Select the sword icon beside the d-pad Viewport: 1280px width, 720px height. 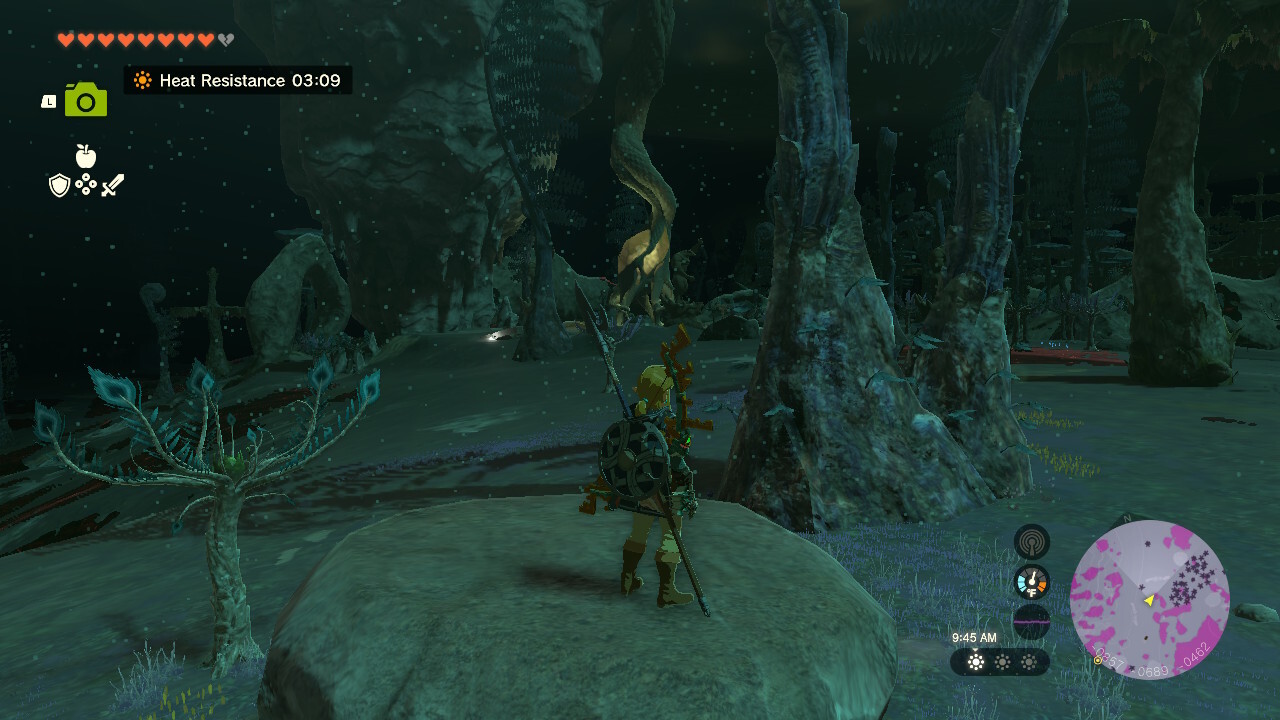[112, 184]
